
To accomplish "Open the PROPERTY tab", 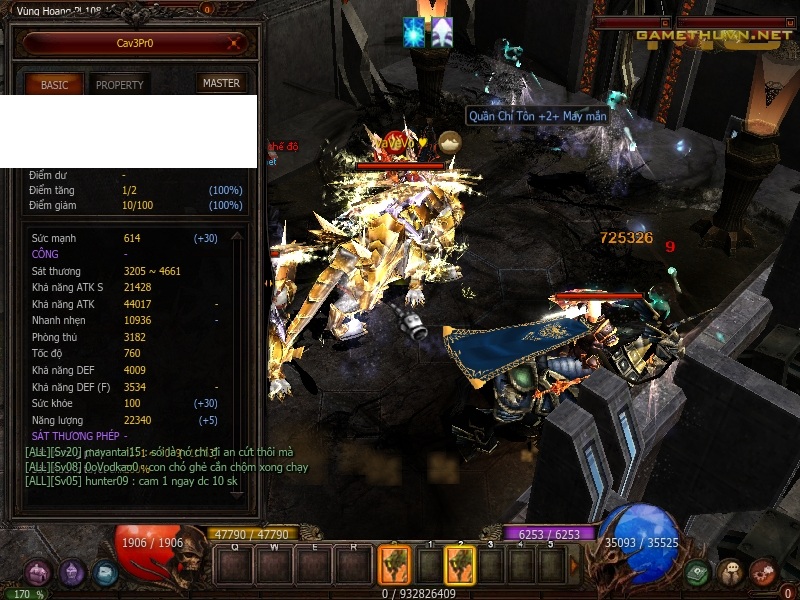I will 120,85.
